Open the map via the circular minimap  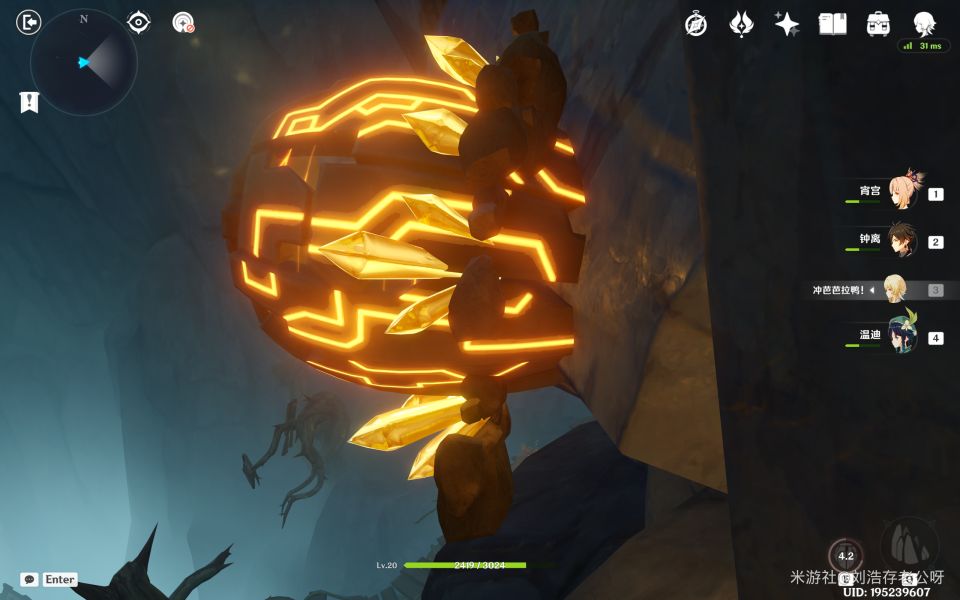pyautogui.click(x=84, y=62)
